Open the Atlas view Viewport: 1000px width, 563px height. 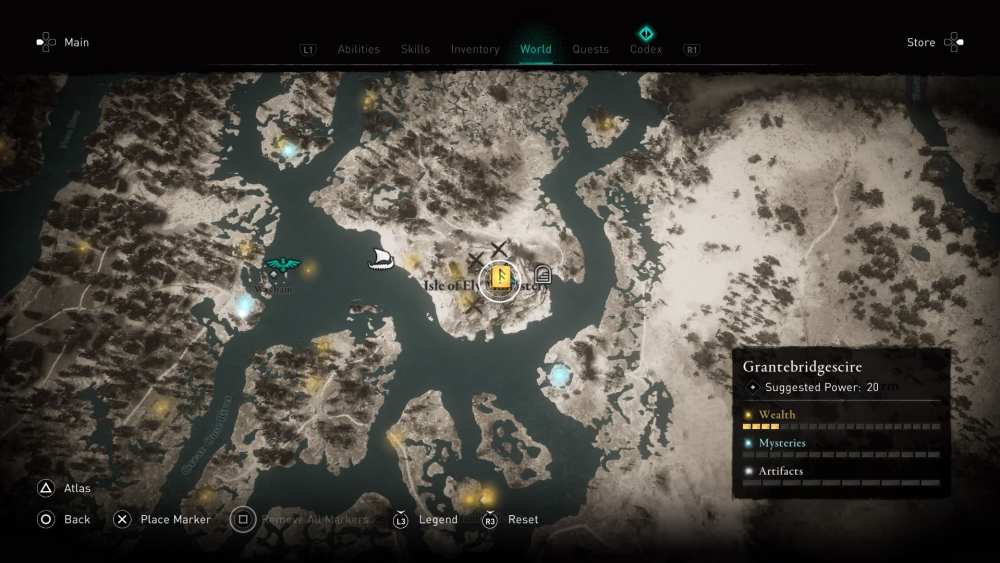[65, 488]
